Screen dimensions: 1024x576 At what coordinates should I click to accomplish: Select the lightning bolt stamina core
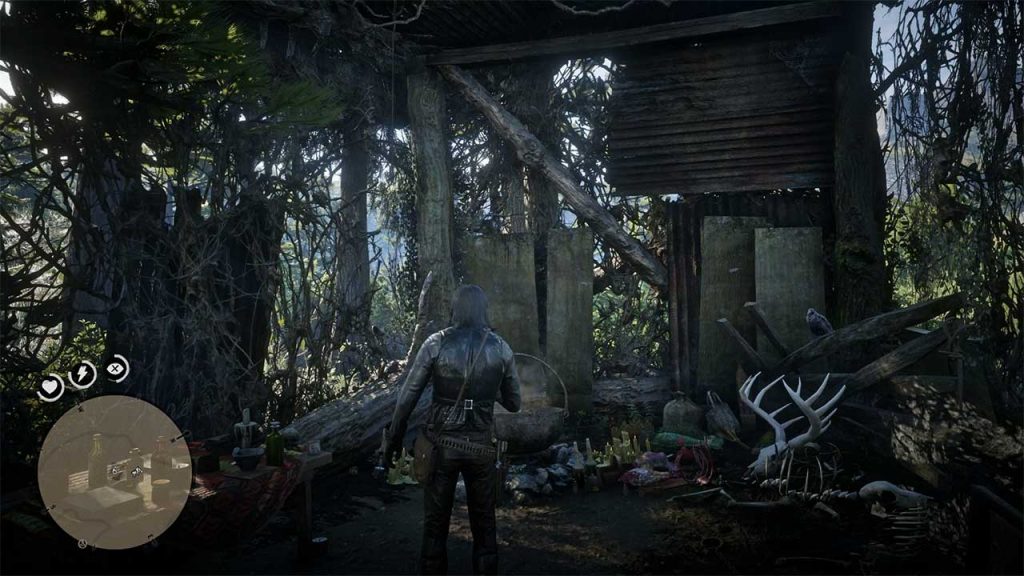coord(82,374)
